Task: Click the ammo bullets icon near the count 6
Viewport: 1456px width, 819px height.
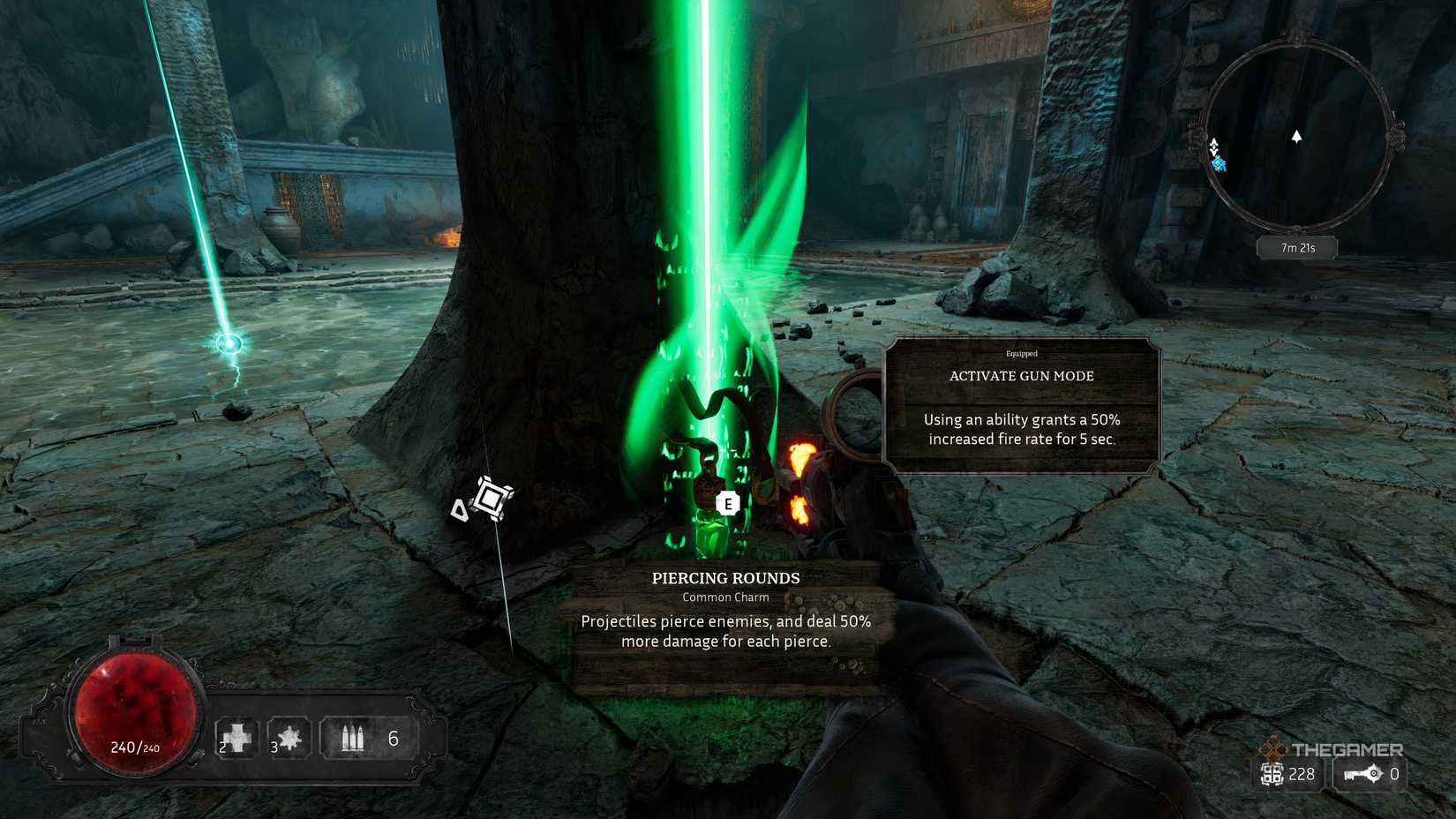Action: (353, 735)
